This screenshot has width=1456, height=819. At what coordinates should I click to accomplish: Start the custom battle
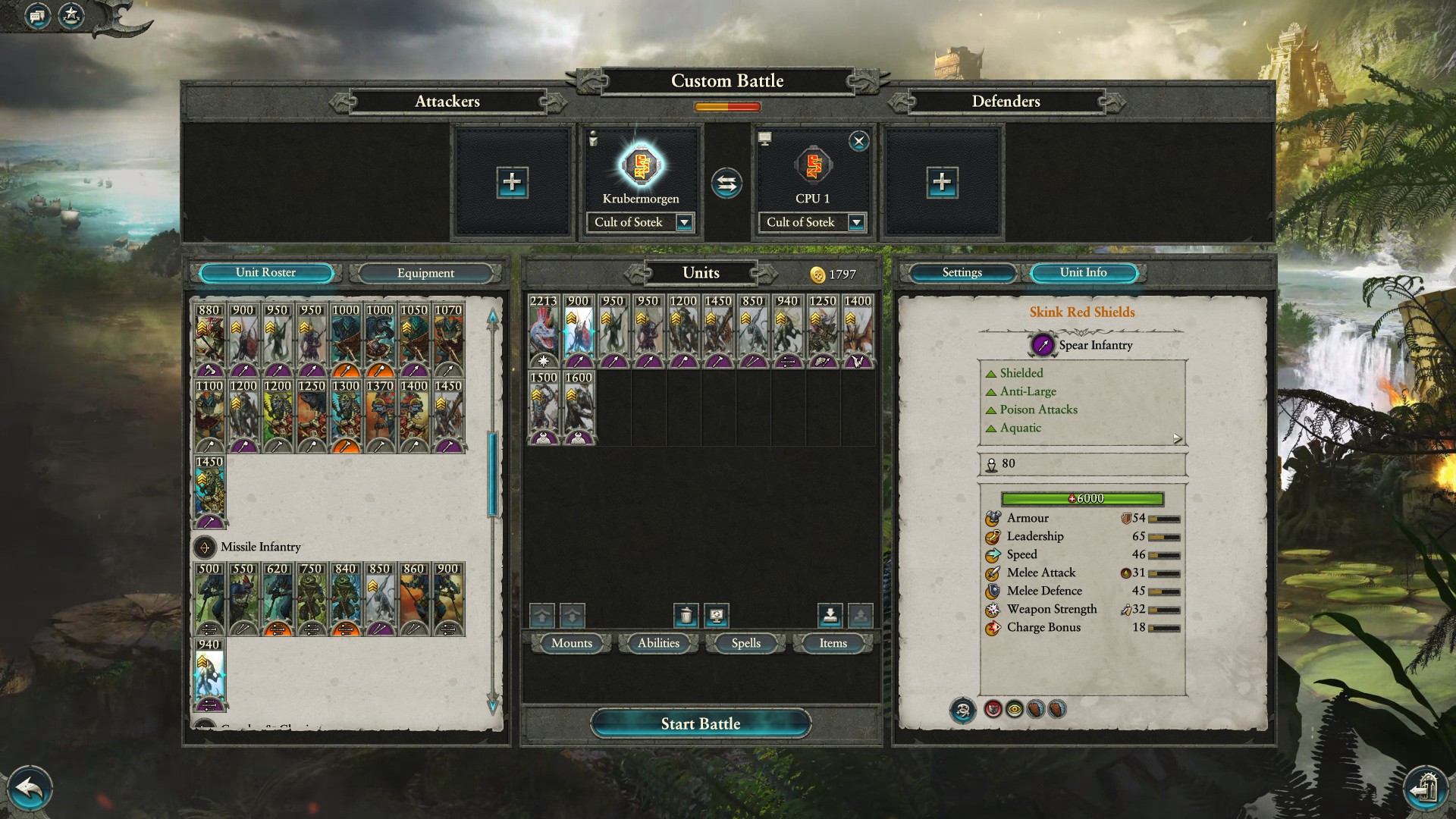point(700,723)
